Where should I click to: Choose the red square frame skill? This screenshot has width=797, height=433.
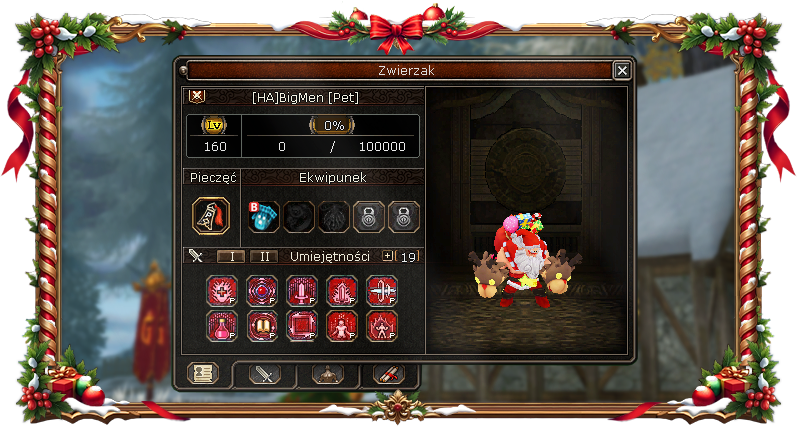coord(301,325)
